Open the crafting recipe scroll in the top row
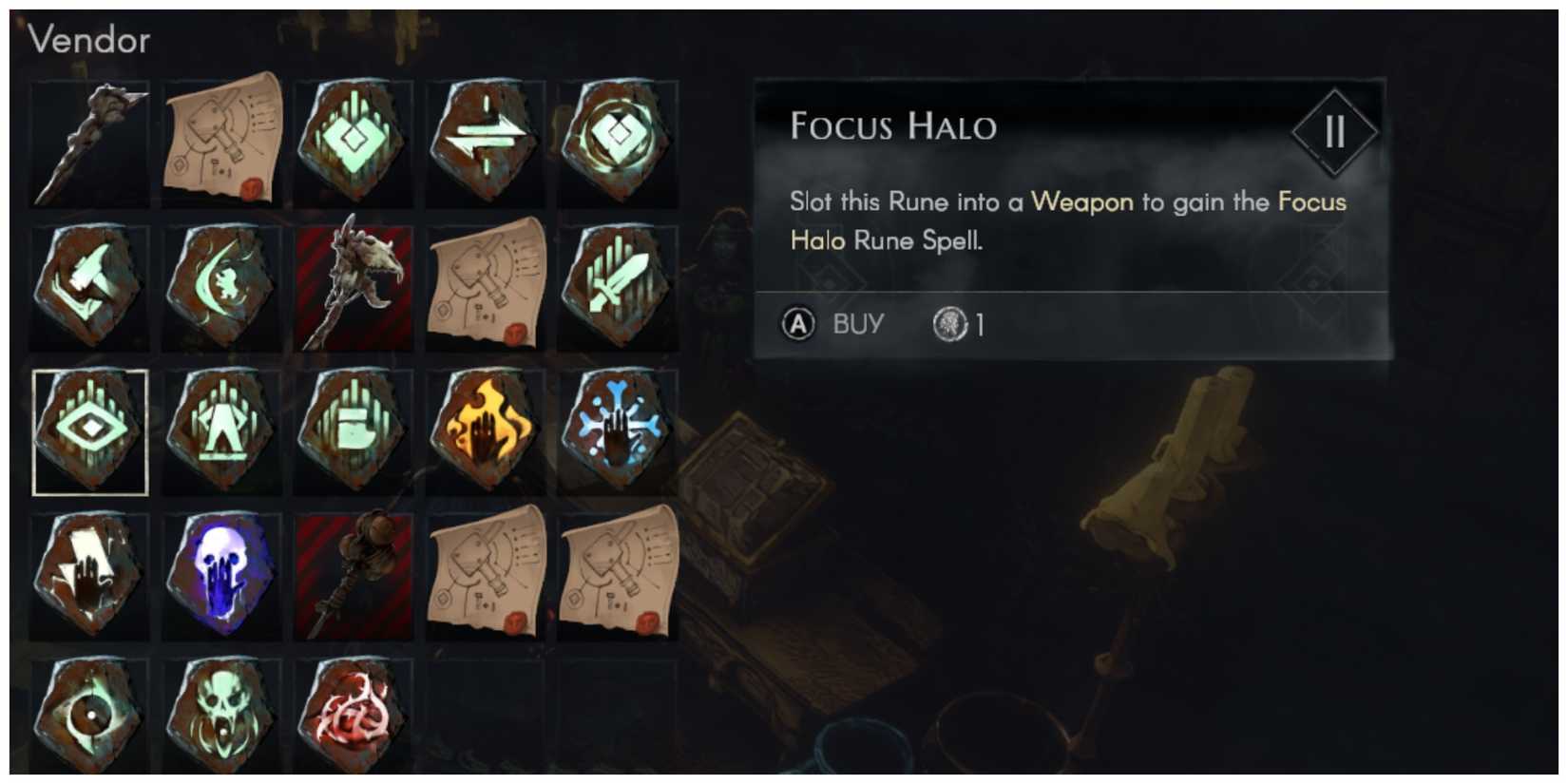 coord(222,141)
